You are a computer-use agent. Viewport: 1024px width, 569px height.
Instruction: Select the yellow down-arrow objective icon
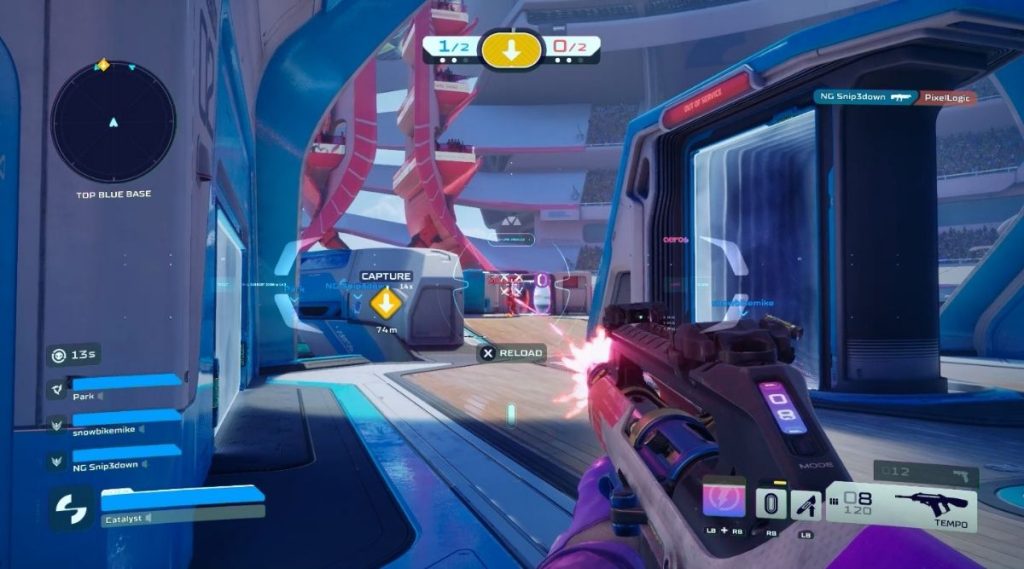(511, 49)
